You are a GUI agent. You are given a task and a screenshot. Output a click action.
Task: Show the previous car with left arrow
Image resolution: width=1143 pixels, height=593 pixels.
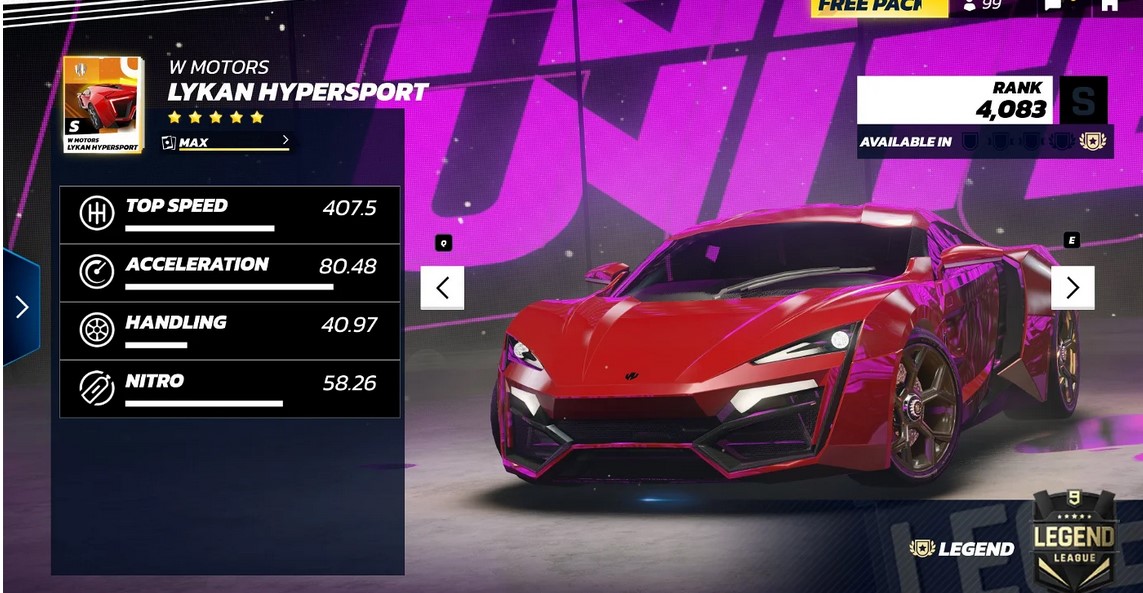pyautogui.click(x=442, y=288)
